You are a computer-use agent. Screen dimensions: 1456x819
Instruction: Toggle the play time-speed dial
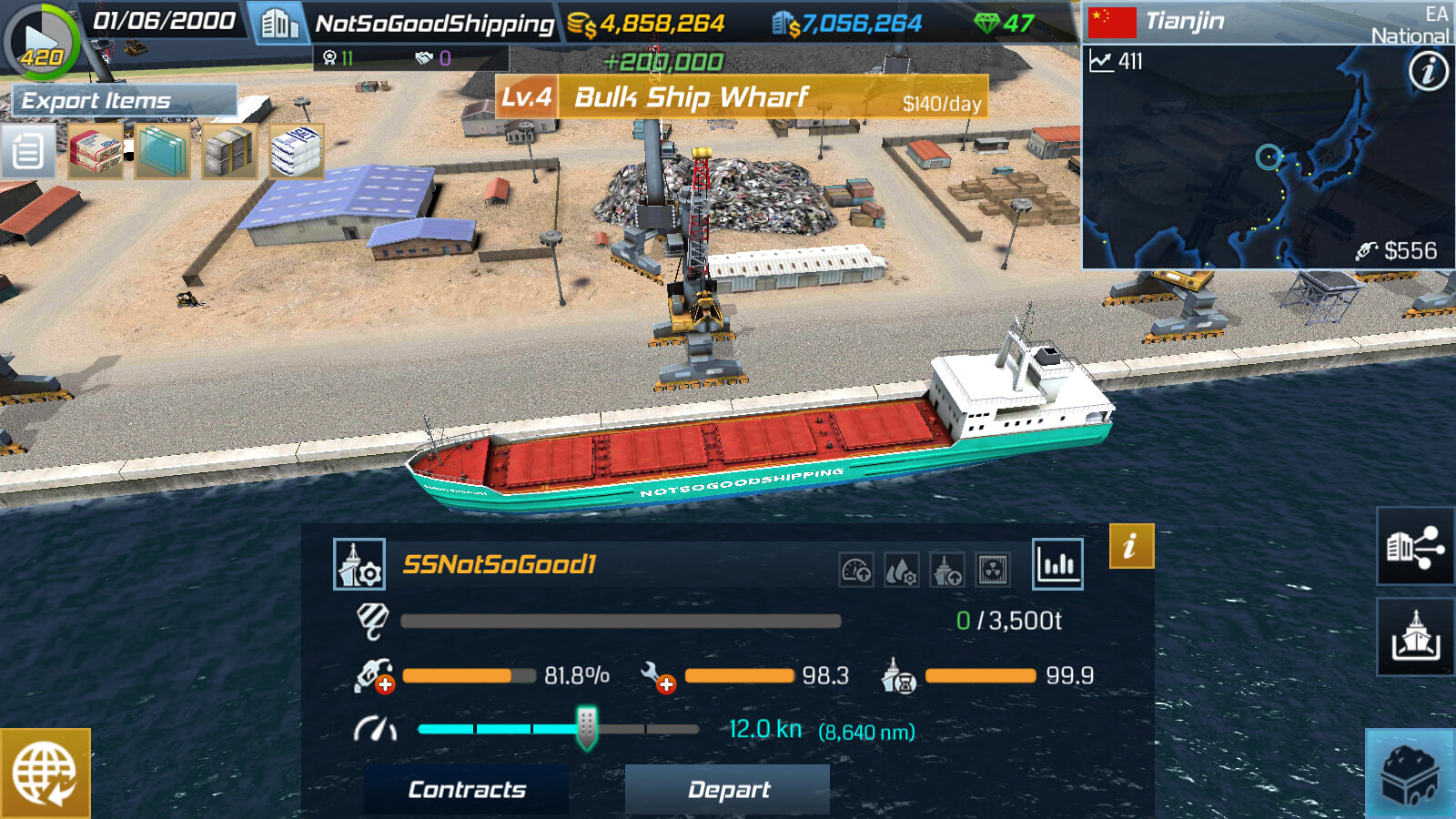pyautogui.click(x=41, y=41)
